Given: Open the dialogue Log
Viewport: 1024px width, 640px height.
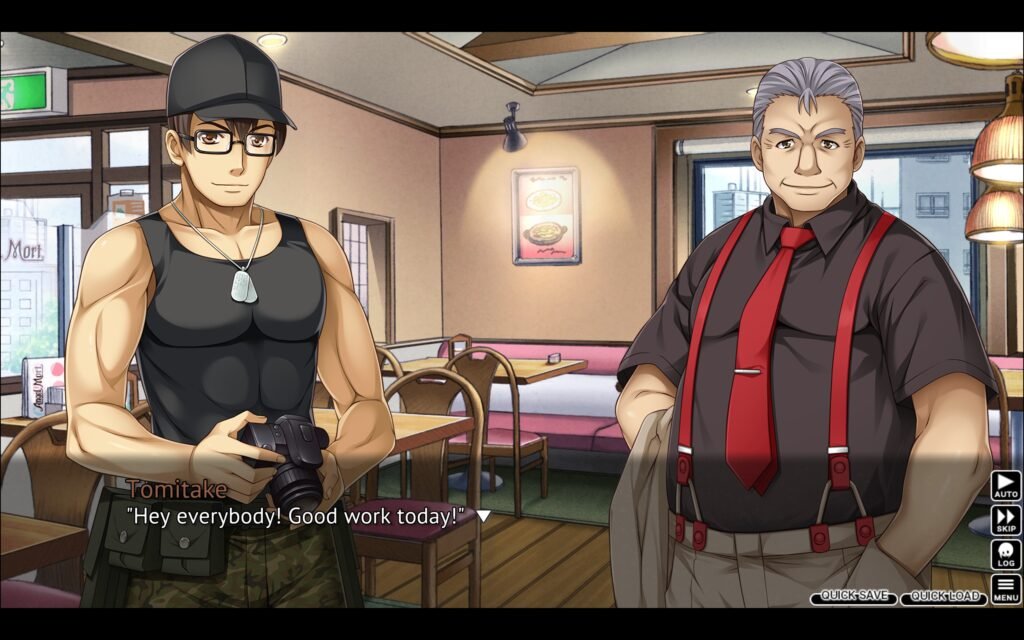Looking at the screenshot, I should pos(1005,554).
